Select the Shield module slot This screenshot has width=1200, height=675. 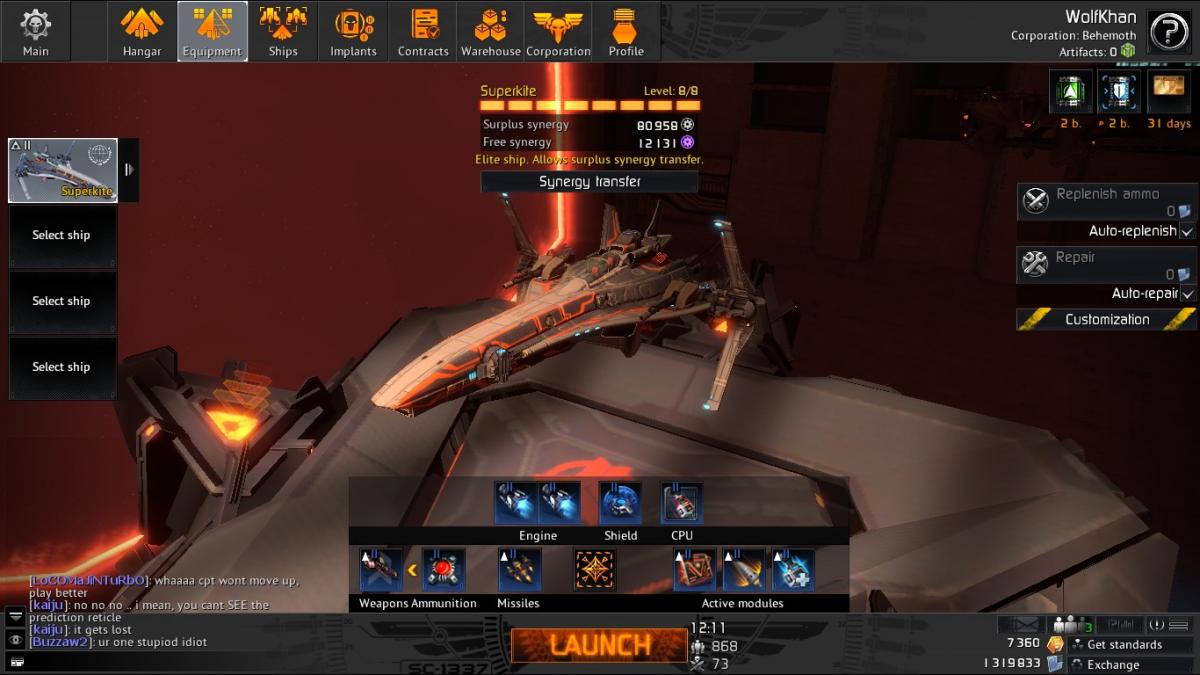pyautogui.click(x=620, y=504)
